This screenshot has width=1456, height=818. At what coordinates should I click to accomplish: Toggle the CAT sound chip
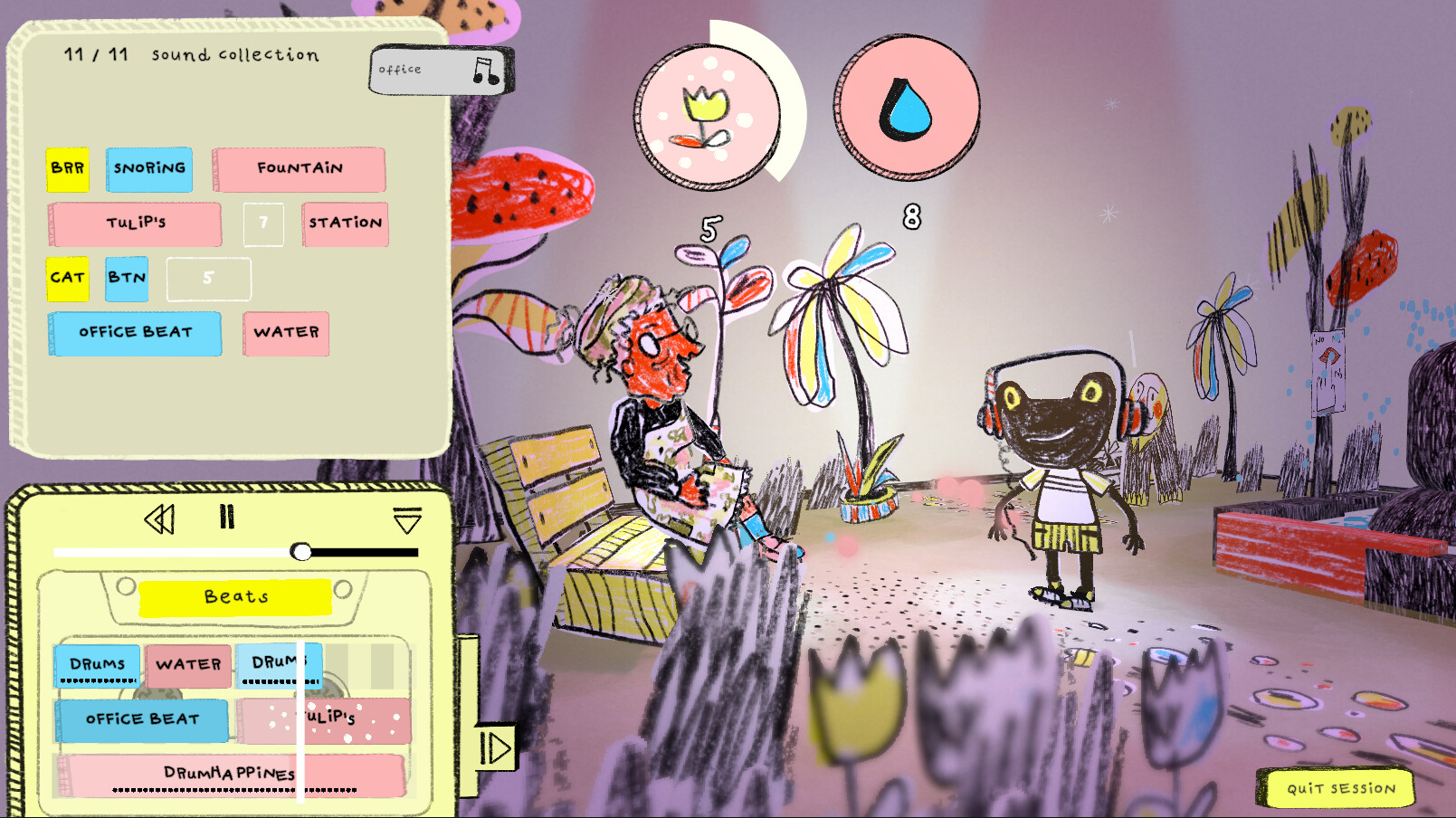pyautogui.click(x=67, y=279)
